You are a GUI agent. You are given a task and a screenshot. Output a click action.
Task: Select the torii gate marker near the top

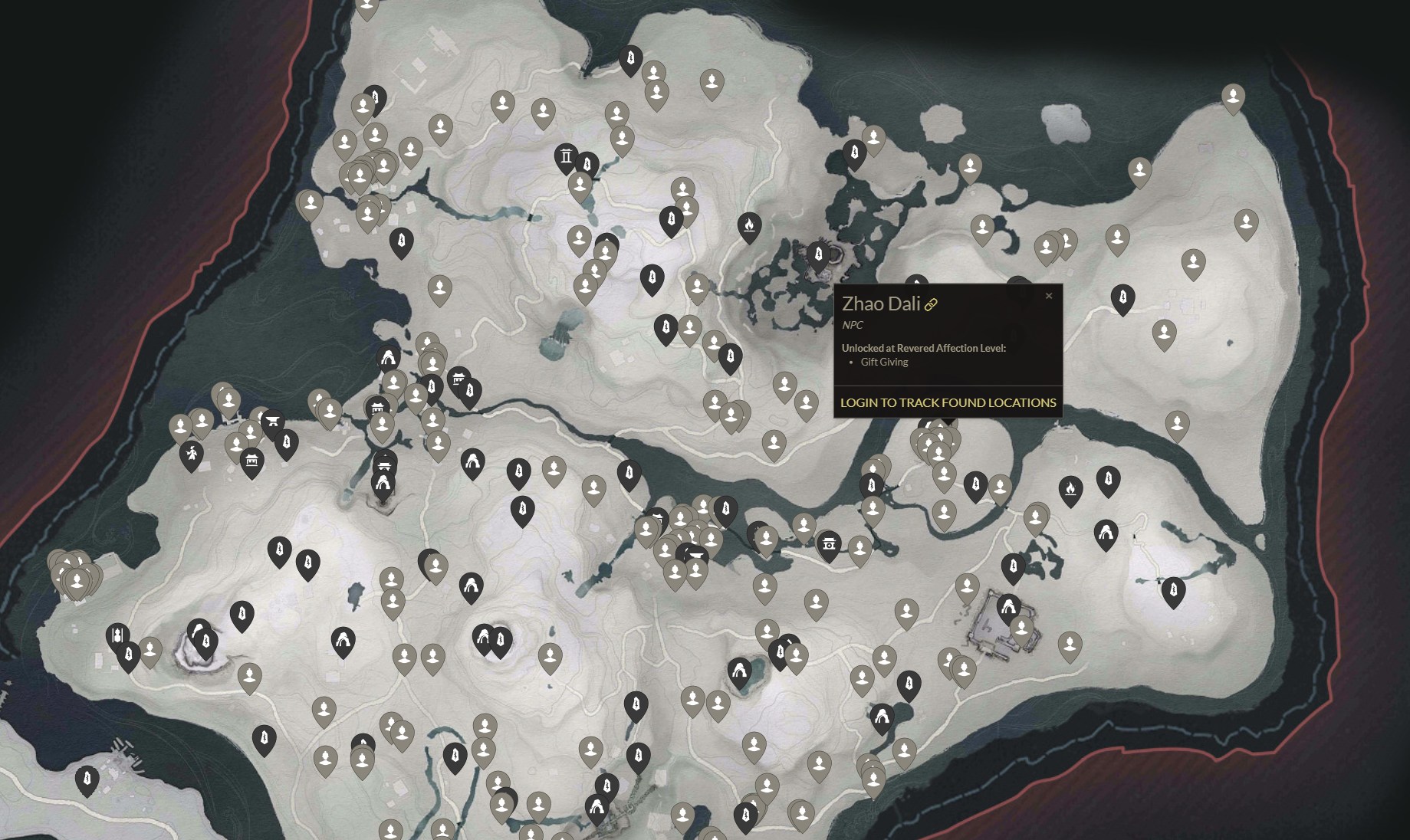[567, 159]
